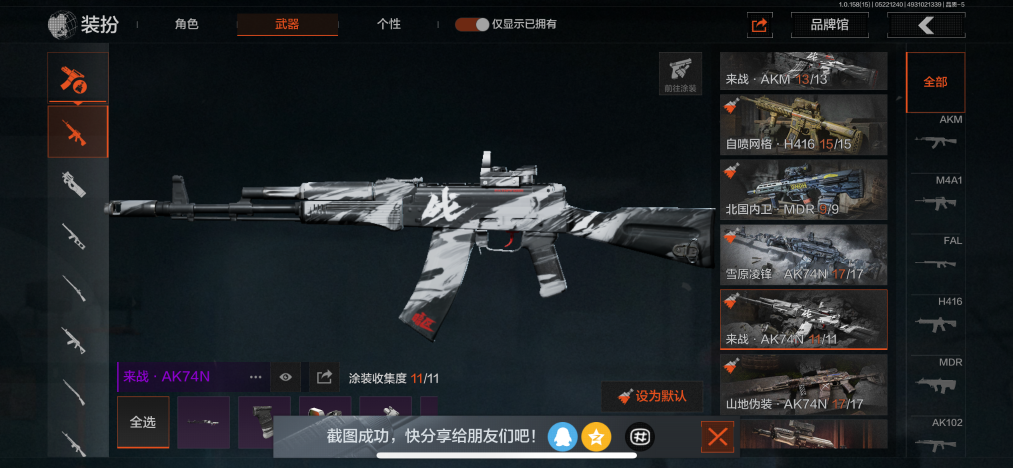Open the 品牌馆 brand hall
Image resolution: width=1013 pixels, height=468 pixels.
(x=829, y=25)
